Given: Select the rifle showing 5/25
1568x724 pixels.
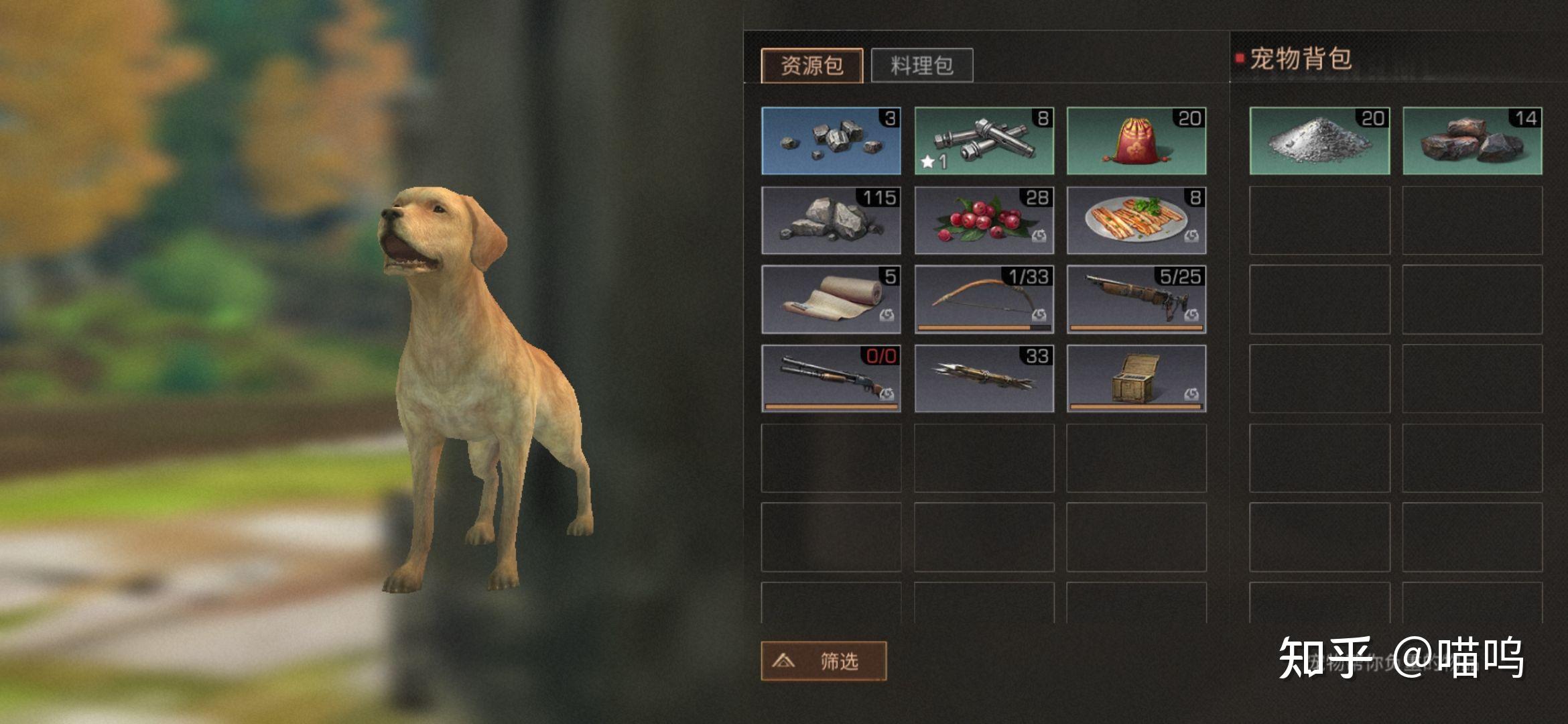Looking at the screenshot, I should [1136, 299].
